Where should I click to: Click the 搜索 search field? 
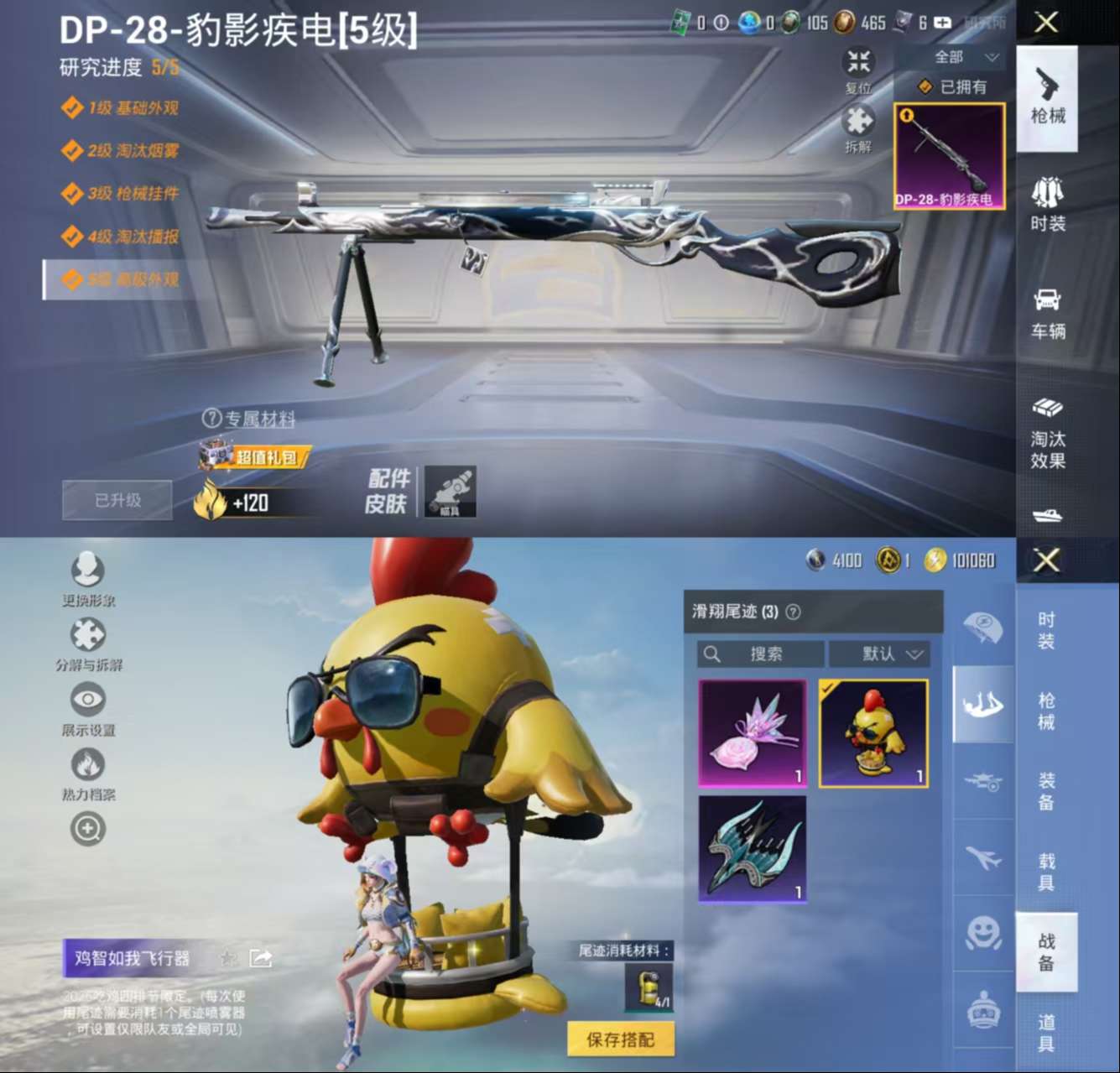(x=759, y=654)
